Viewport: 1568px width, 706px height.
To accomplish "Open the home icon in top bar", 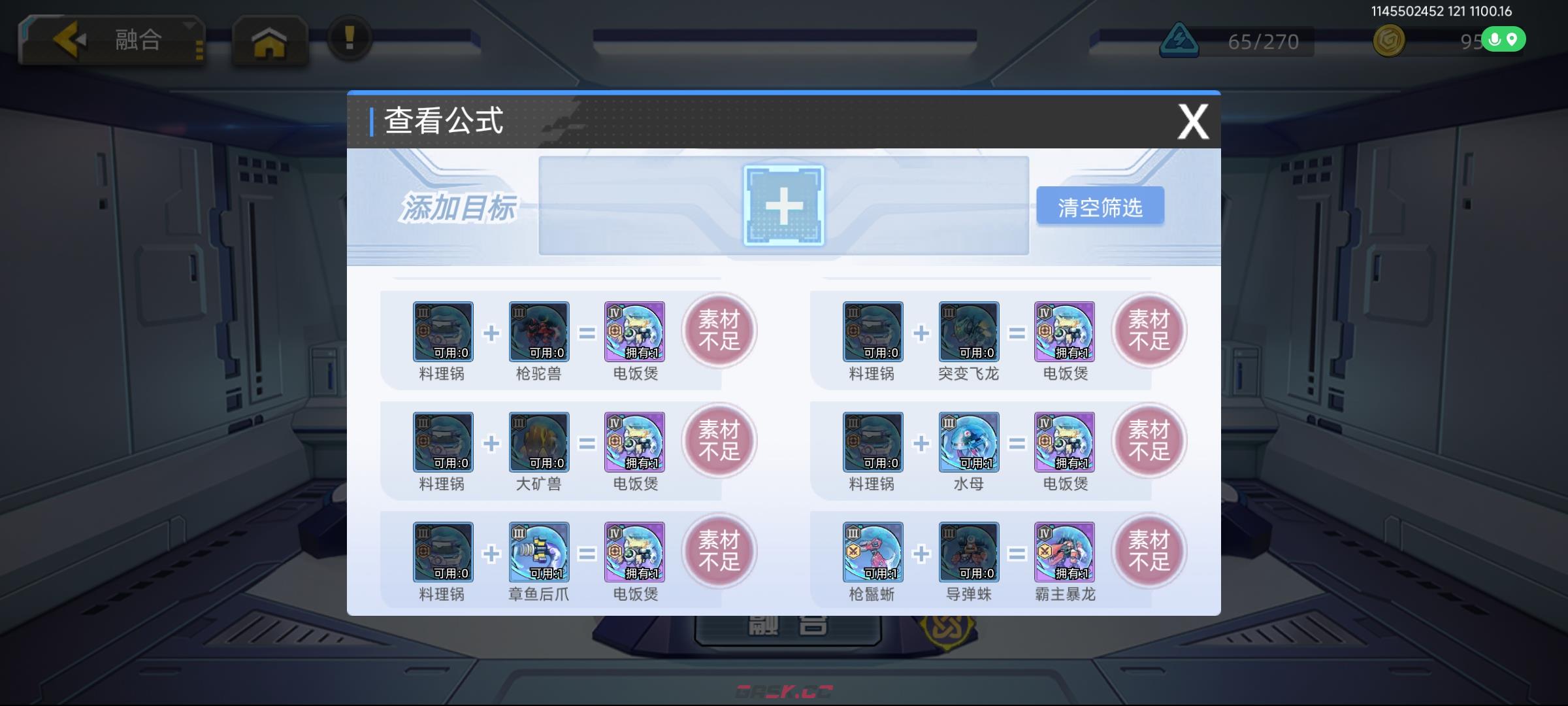I will (x=270, y=41).
